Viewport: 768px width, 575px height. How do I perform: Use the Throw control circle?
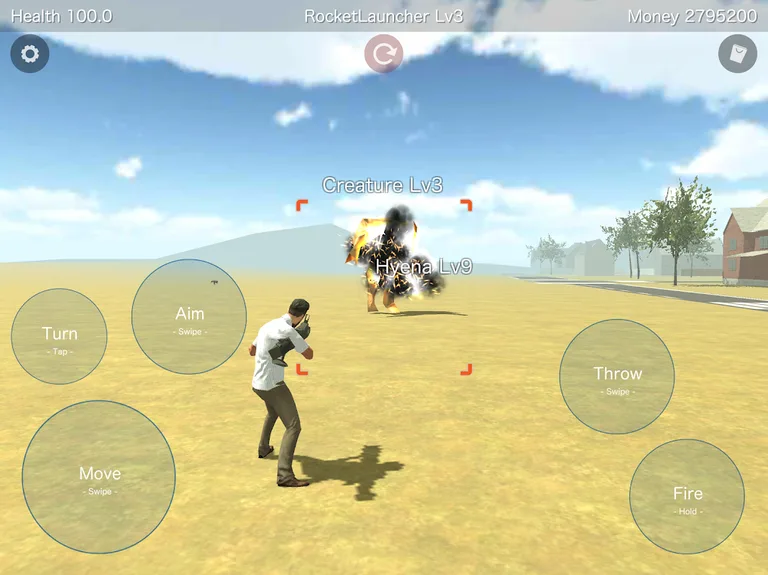[x=617, y=377]
